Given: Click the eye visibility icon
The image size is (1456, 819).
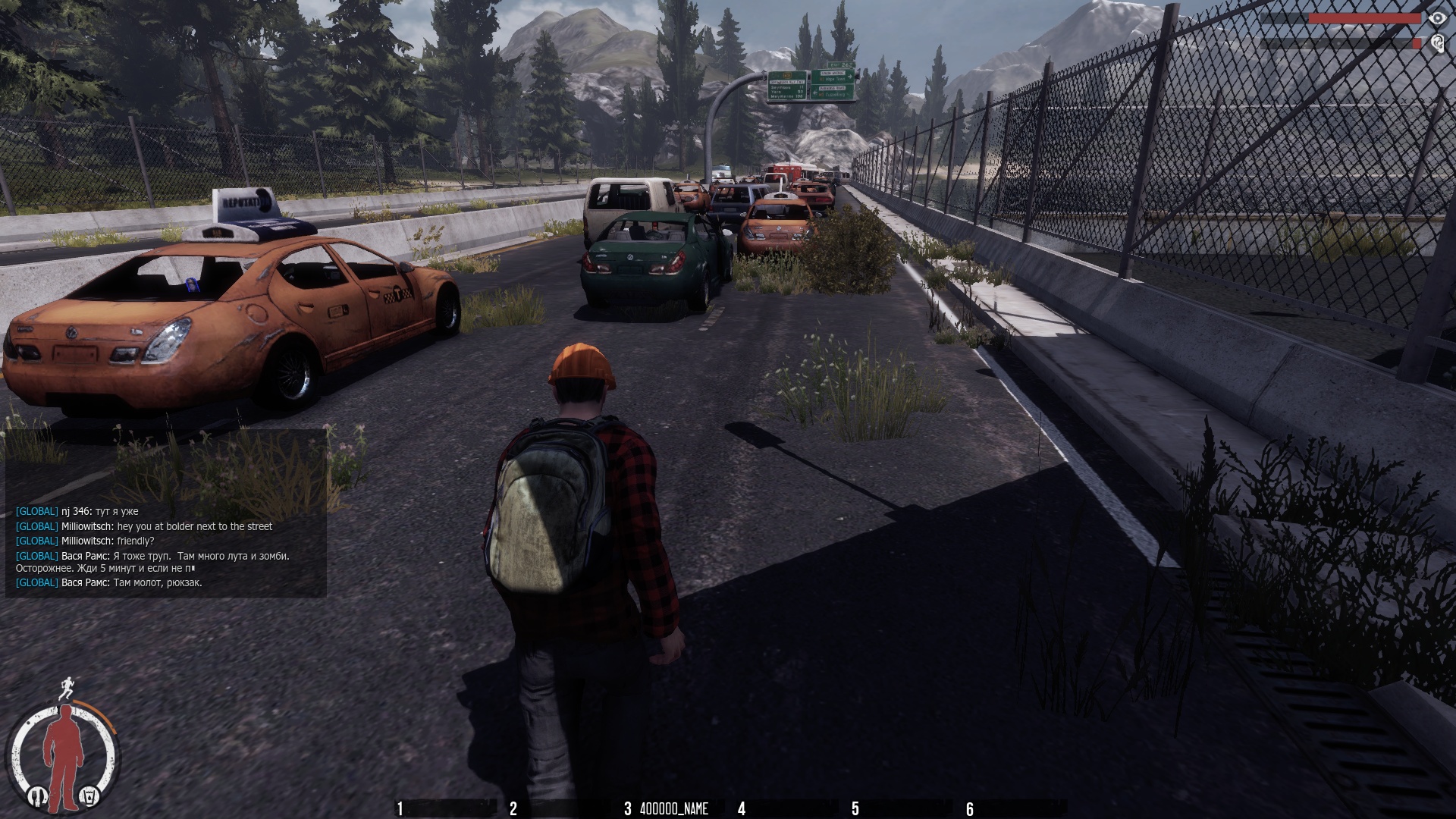Looking at the screenshot, I should 1436,18.
